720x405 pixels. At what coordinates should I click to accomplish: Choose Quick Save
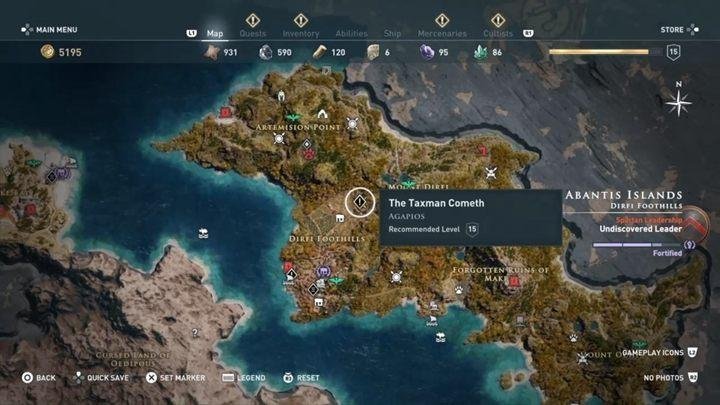[104, 378]
